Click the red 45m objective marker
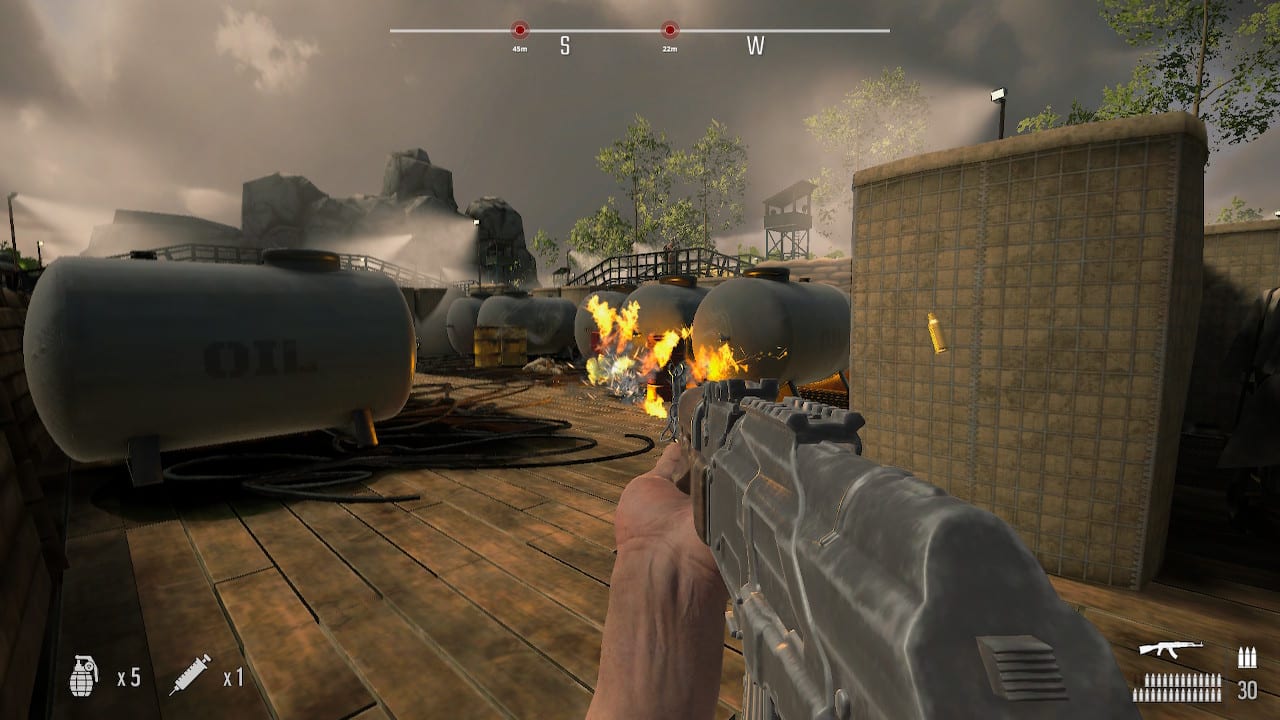1280x720 pixels. (x=518, y=31)
